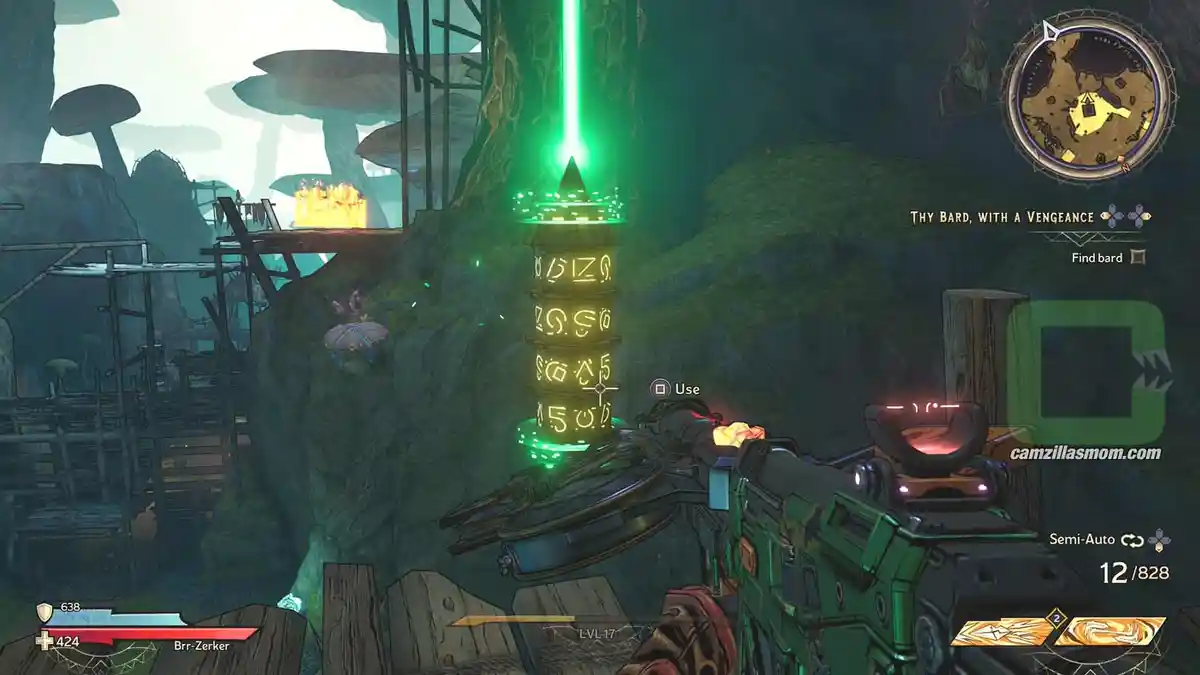The image size is (1200, 675).
Task: Toggle the Semi-Auto fire mode indicator
Action: [x=1132, y=539]
